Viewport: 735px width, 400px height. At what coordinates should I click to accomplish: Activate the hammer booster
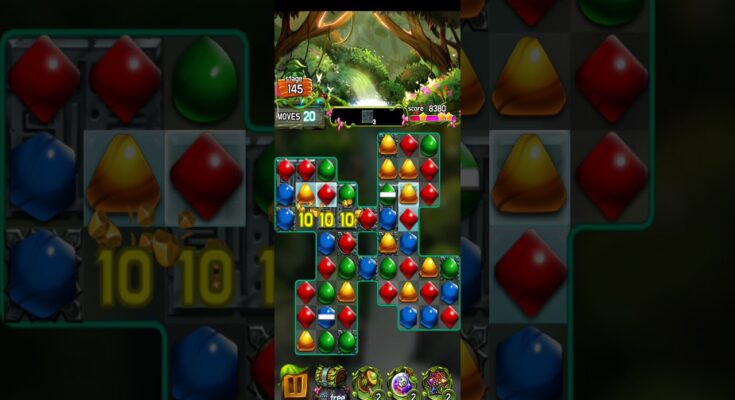pyautogui.click(x=366, y=382)
